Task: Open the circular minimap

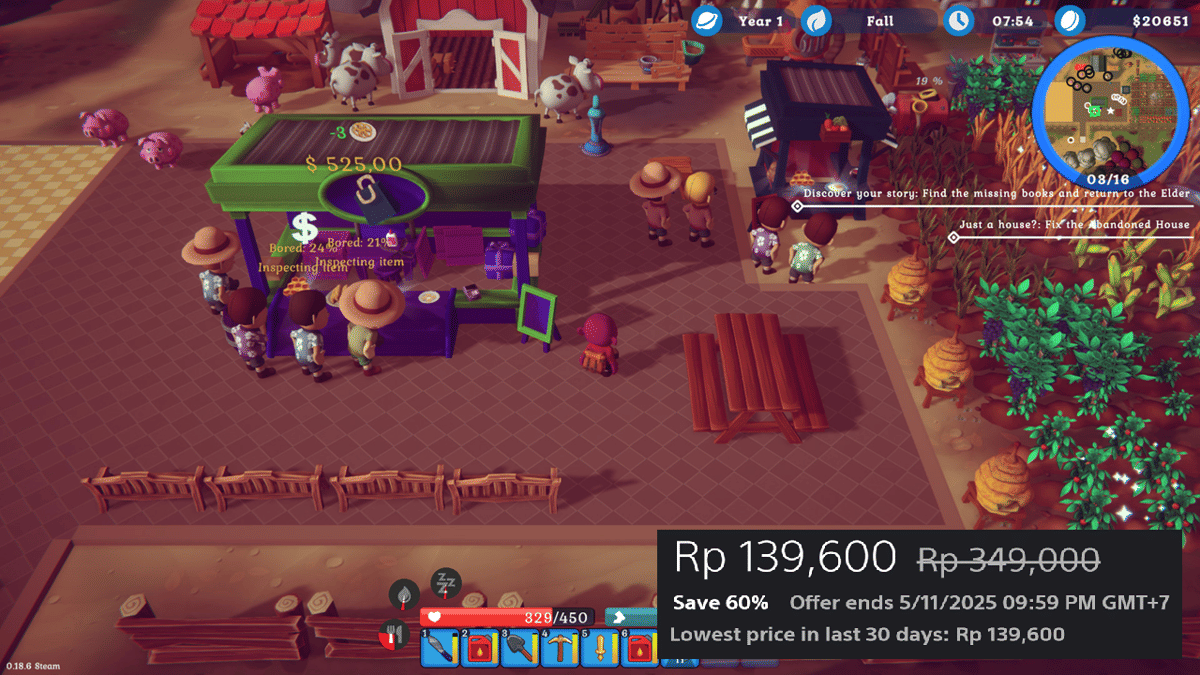Action: (x=1109, y=103)
